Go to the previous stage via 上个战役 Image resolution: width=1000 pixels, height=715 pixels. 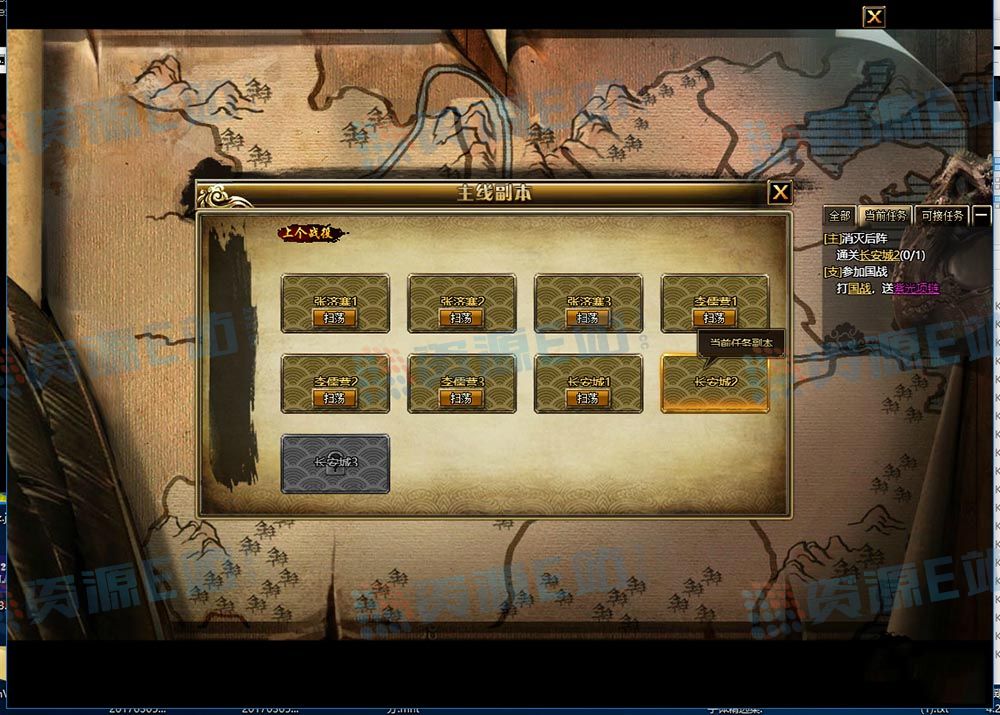tap(310, 234)
